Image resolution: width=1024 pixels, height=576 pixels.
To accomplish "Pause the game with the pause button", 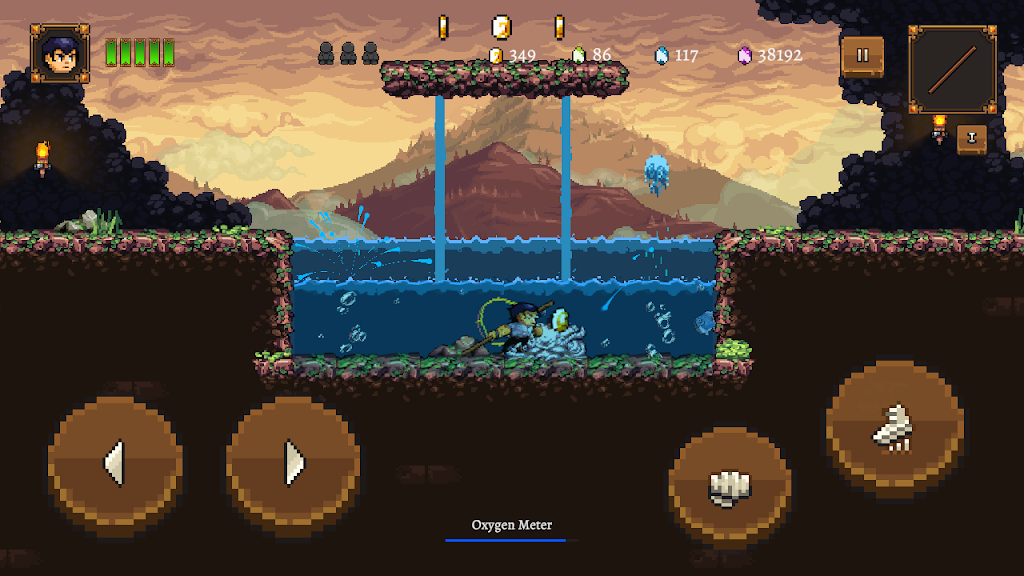I will click(862, 56).
